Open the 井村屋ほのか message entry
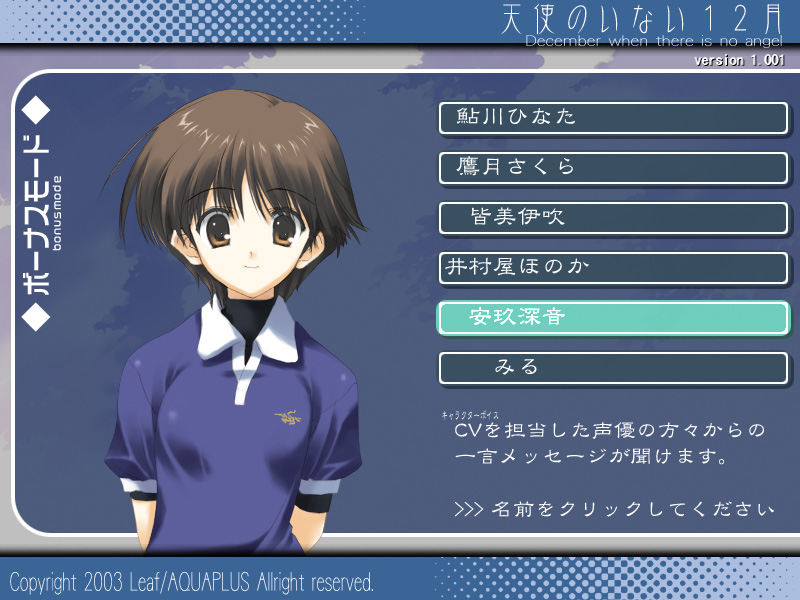 pyautogui.click(x=613, y=268)
